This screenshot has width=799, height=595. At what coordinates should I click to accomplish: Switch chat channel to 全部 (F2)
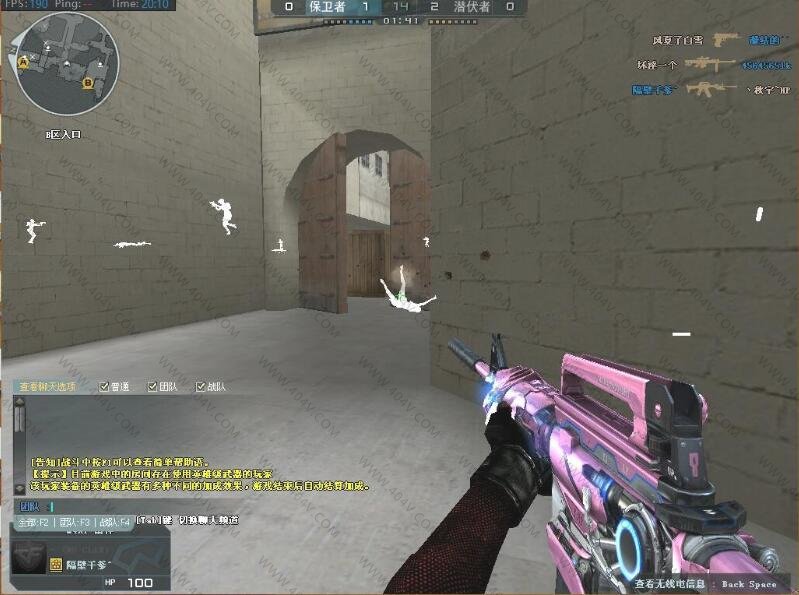point(32,521)
